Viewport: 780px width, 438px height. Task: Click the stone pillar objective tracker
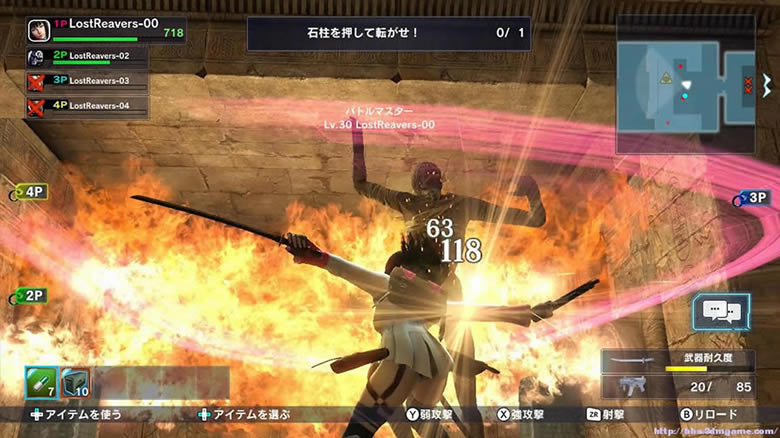[x=390, y=33]
